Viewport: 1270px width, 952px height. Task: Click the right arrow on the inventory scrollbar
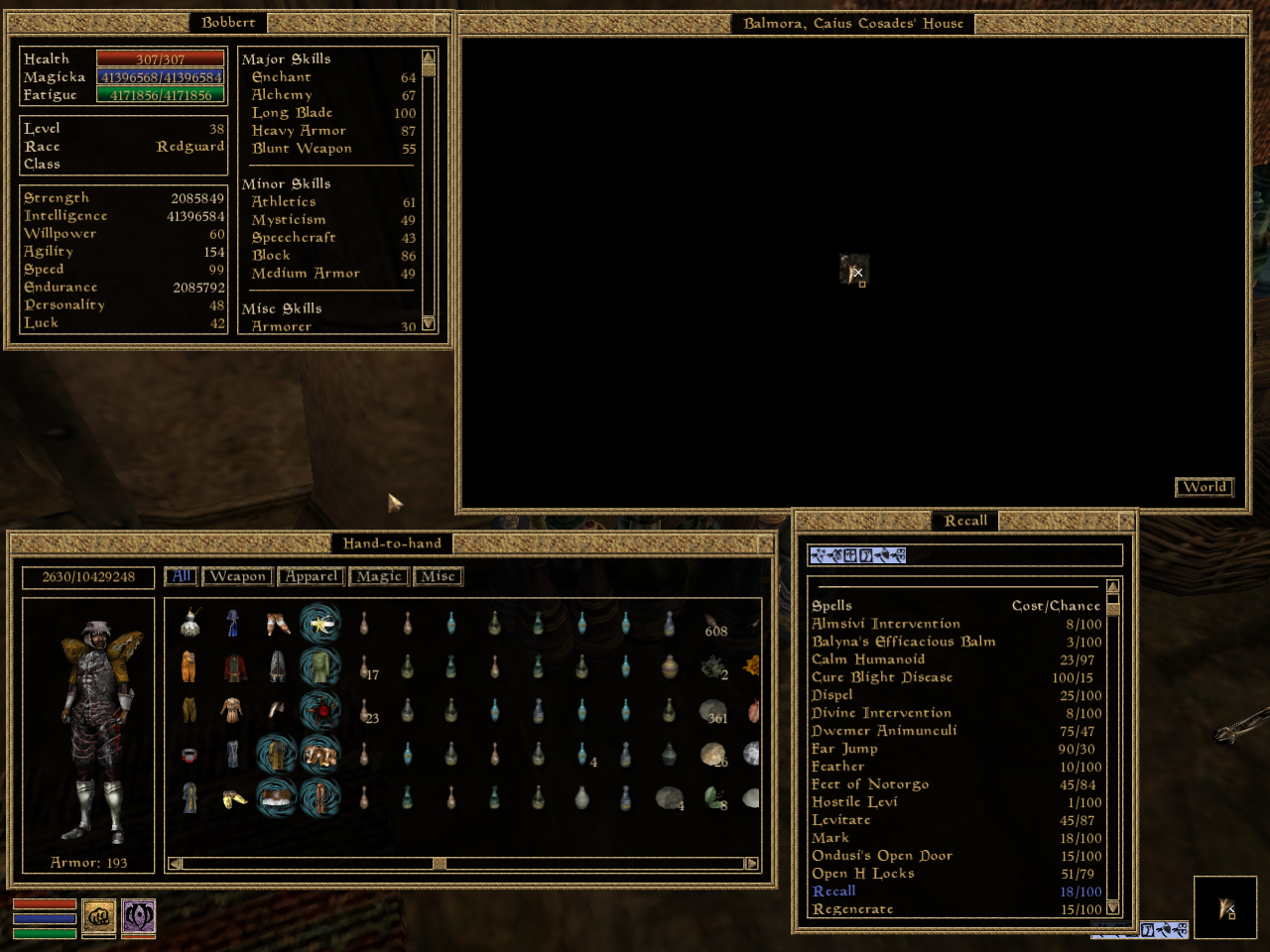751,863
